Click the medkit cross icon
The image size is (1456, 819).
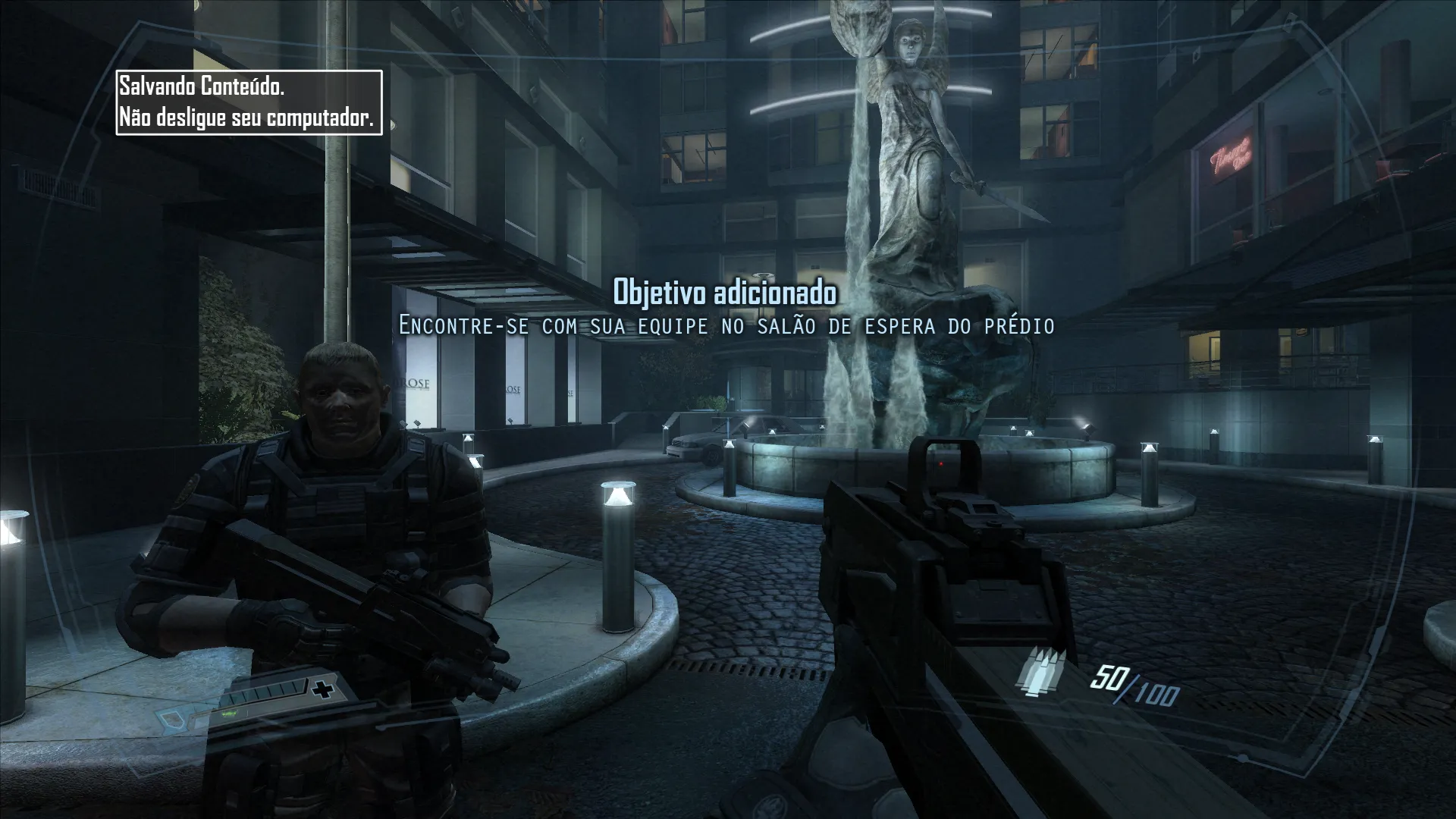tap(325, 690)
